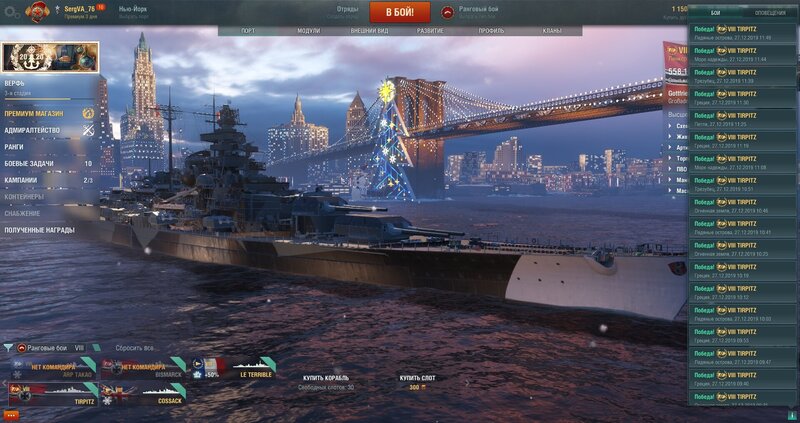Switch to the Оповещения notifications tab
The width and height of the screenshot is (800, 423).
[x=769, y=13]
